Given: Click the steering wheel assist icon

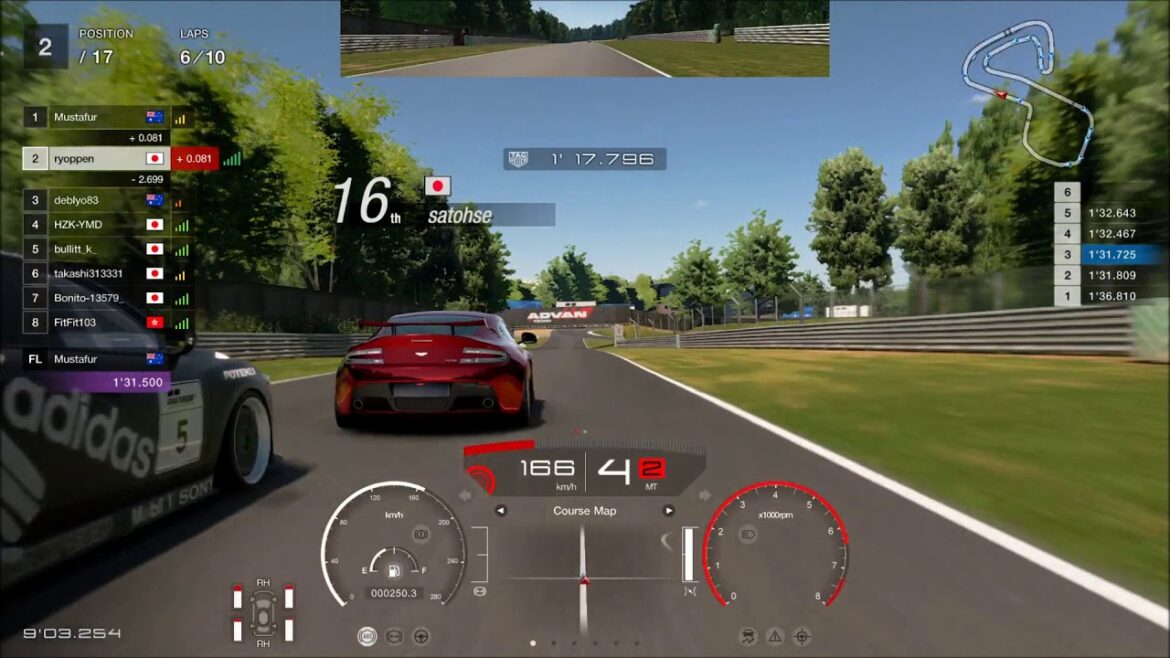Looking at the screenshot, I should [422, 636].
